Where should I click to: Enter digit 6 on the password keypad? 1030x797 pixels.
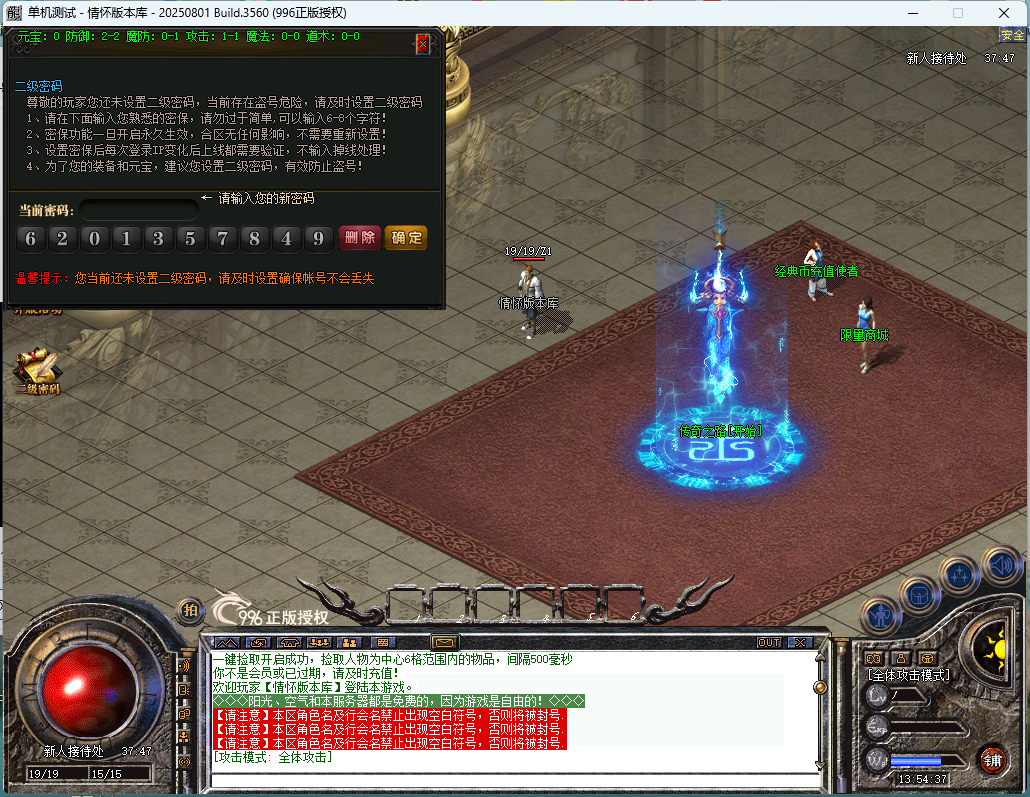[x=31, y=238]
